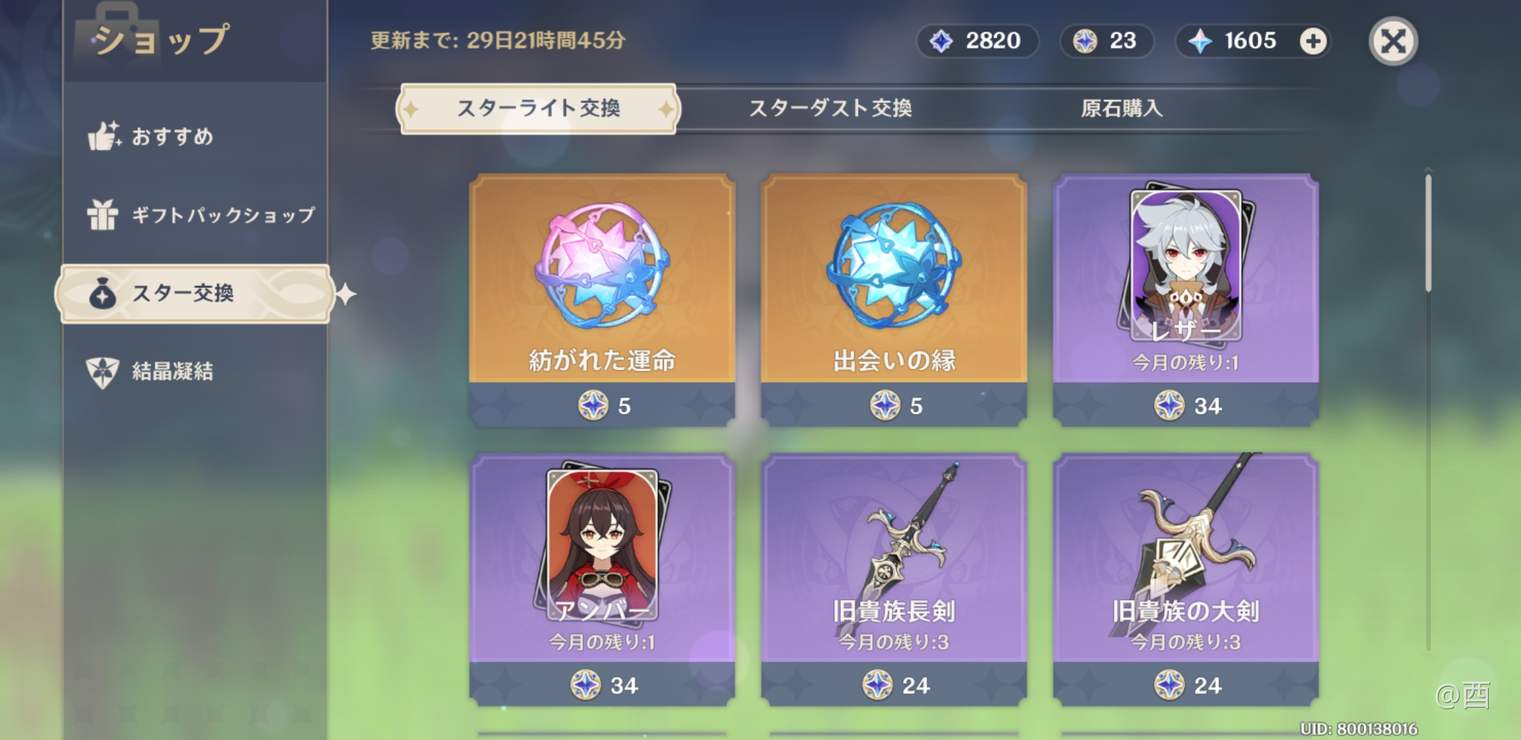Viewport: 1521px width, 740px height.
Task: Click the scrollbar on the right edge
Action: (1426, 230)
